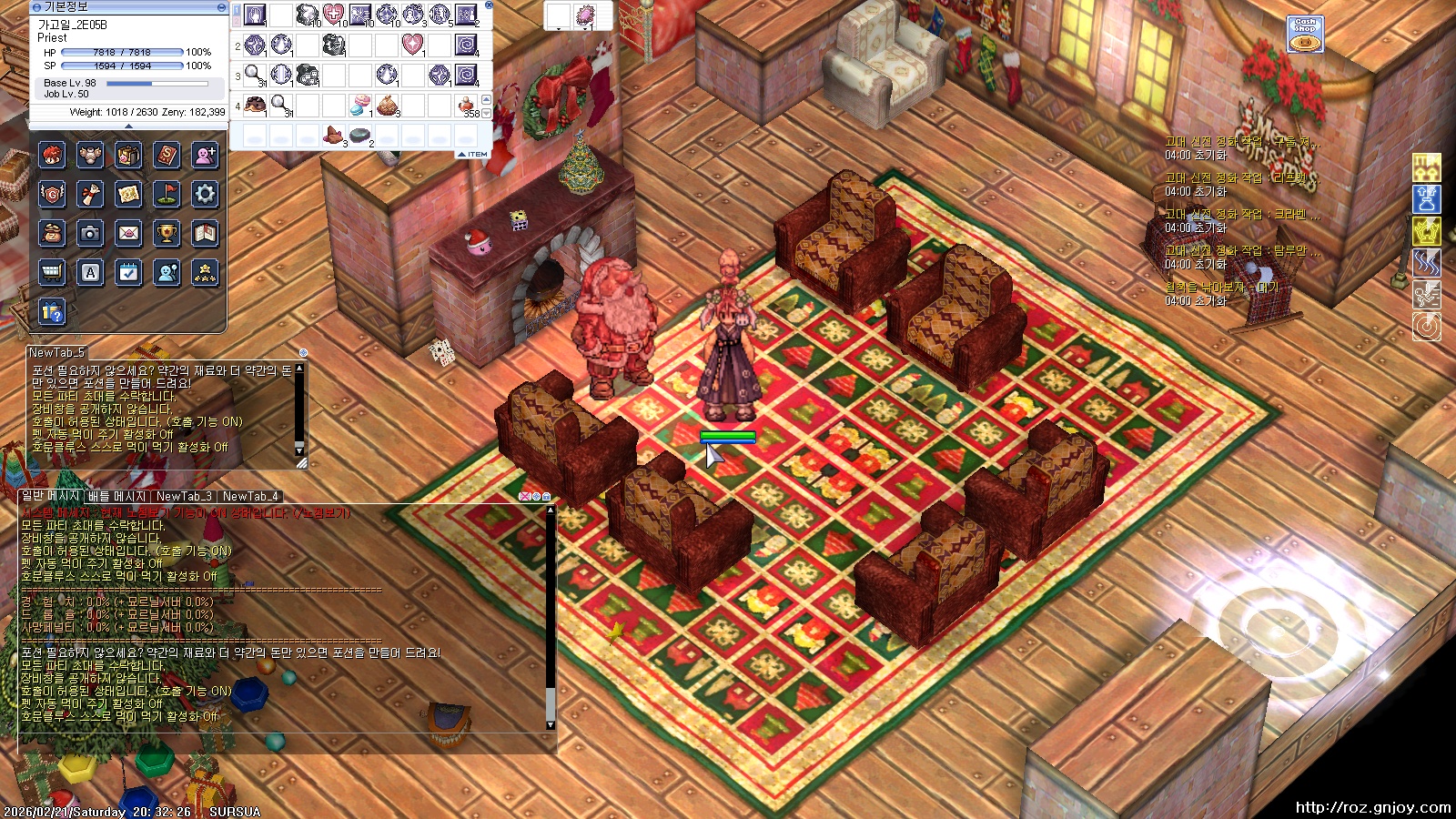Open the gold trophy achievements icon
1456x819 pixels.
(167, 234)
